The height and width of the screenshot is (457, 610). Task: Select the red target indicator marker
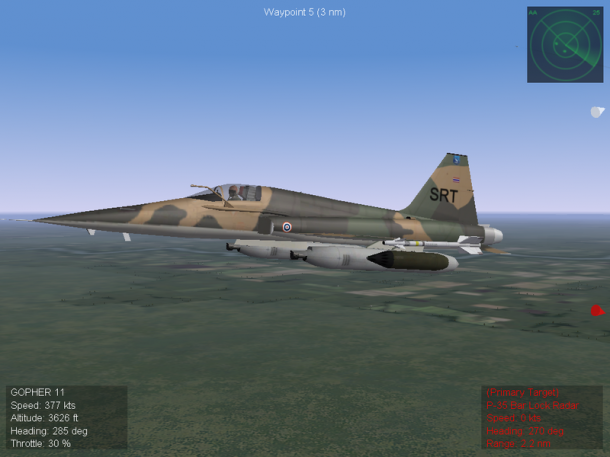[597, 311]
